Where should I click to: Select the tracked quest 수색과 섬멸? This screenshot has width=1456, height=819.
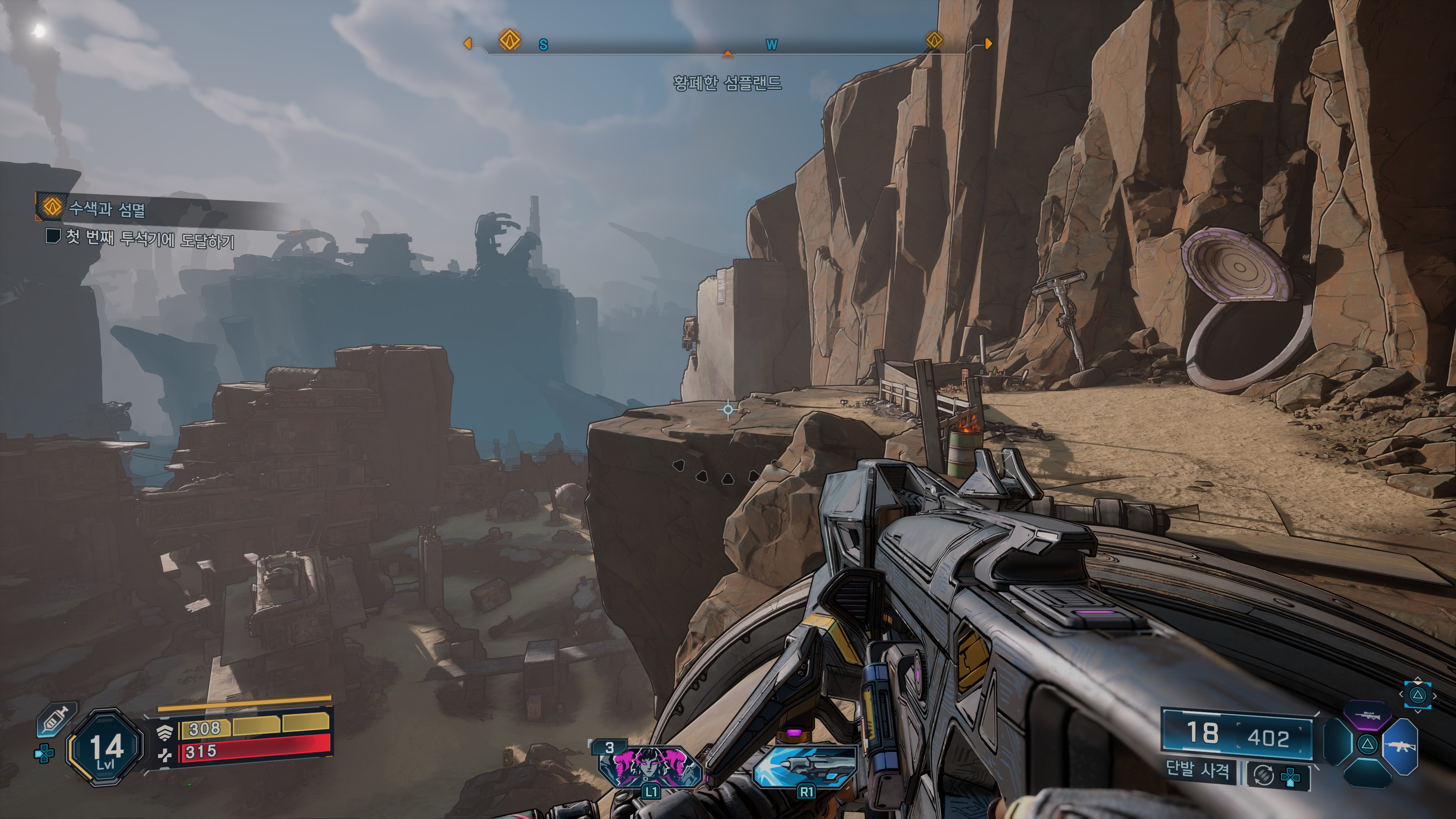pyautogui.click(x=106, y=209)
